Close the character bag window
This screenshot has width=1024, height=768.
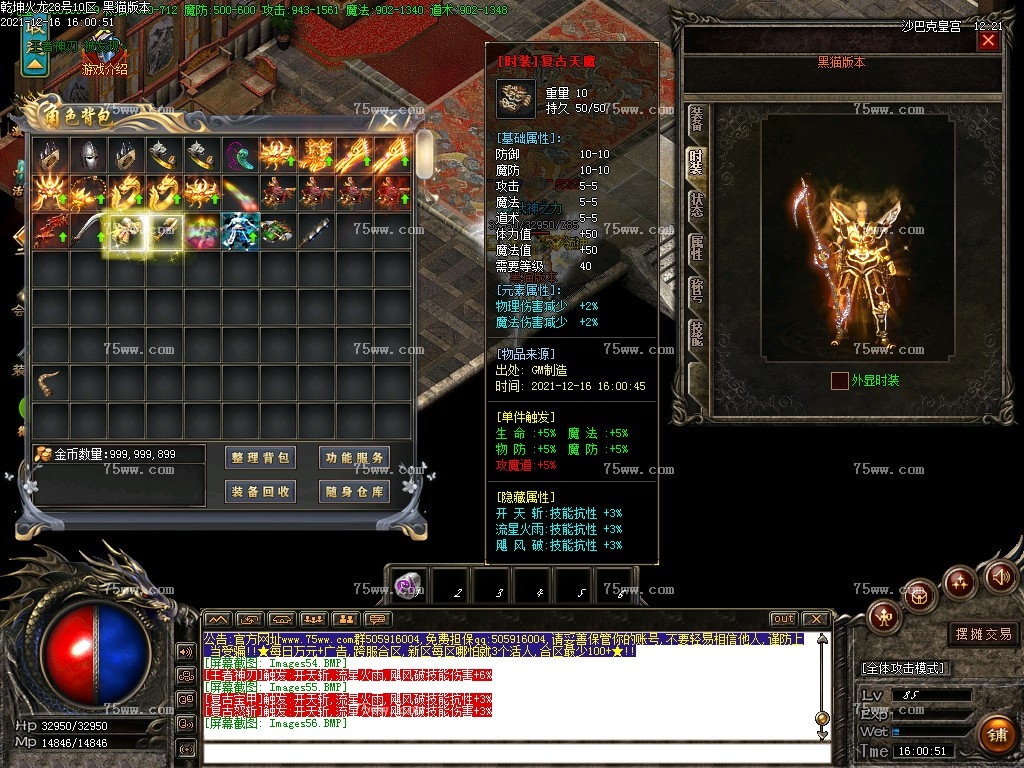[390, 120]
